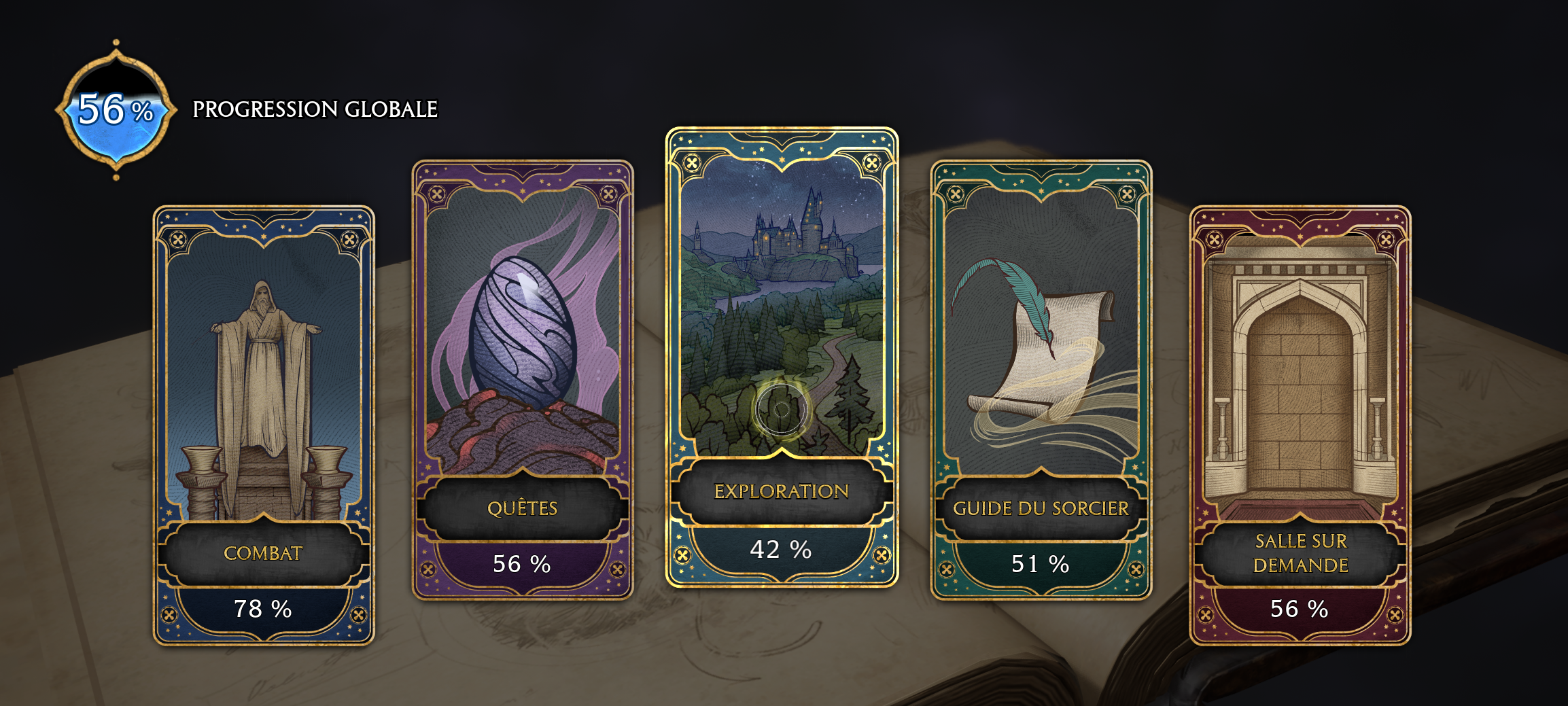Image resolution: width=1568 pixels, height=706 pixels.
Task: Open the Quêtes card with dragon egg
Action: click(523, 379)
